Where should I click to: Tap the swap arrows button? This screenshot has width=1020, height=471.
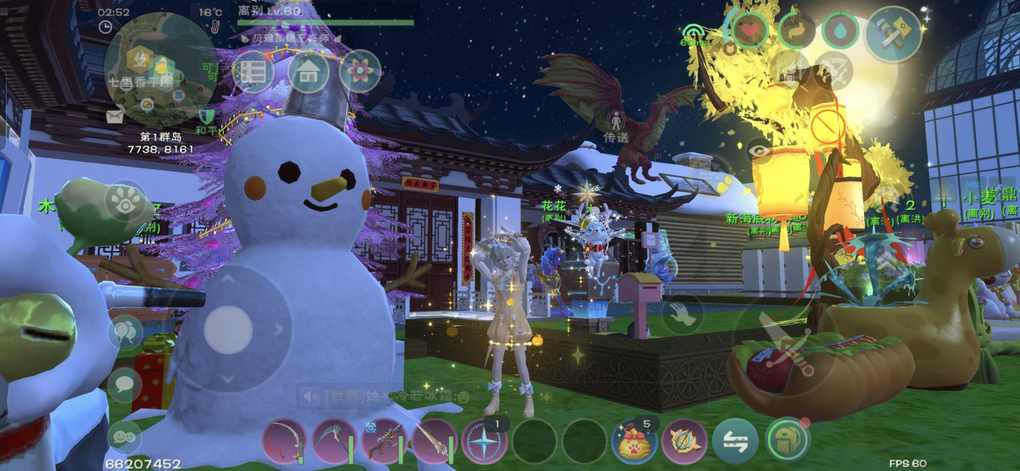[735, 441]
